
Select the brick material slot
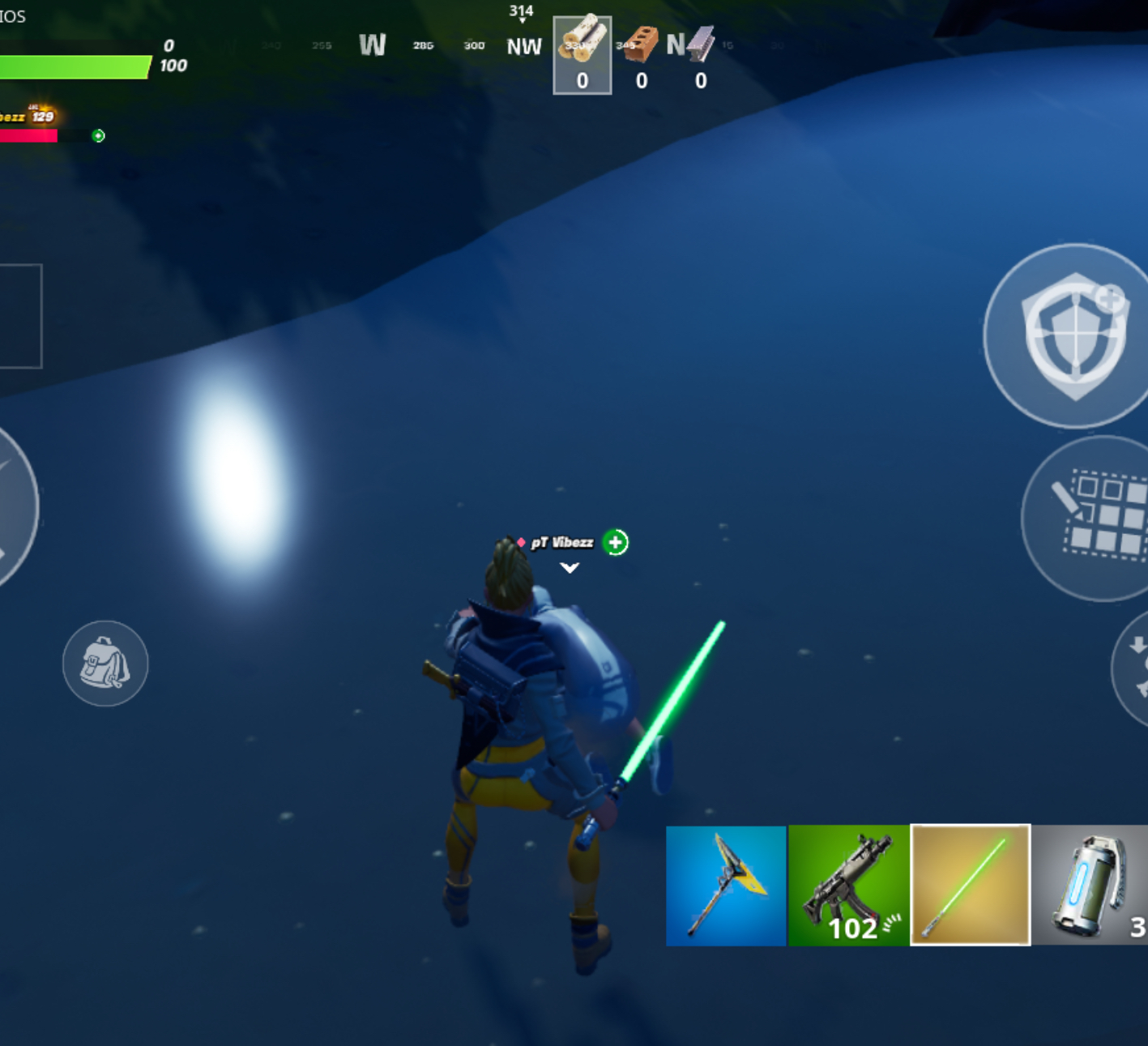(x=641, y=55)
